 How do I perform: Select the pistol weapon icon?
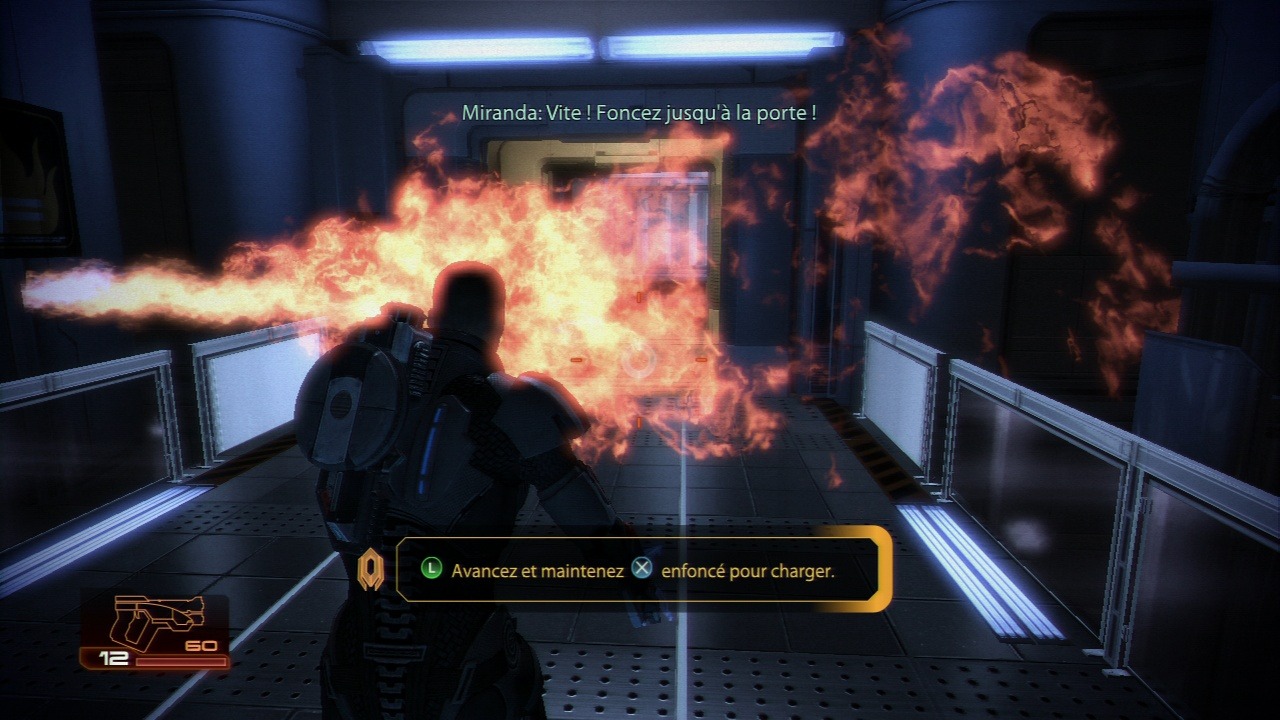coord(159,620)
